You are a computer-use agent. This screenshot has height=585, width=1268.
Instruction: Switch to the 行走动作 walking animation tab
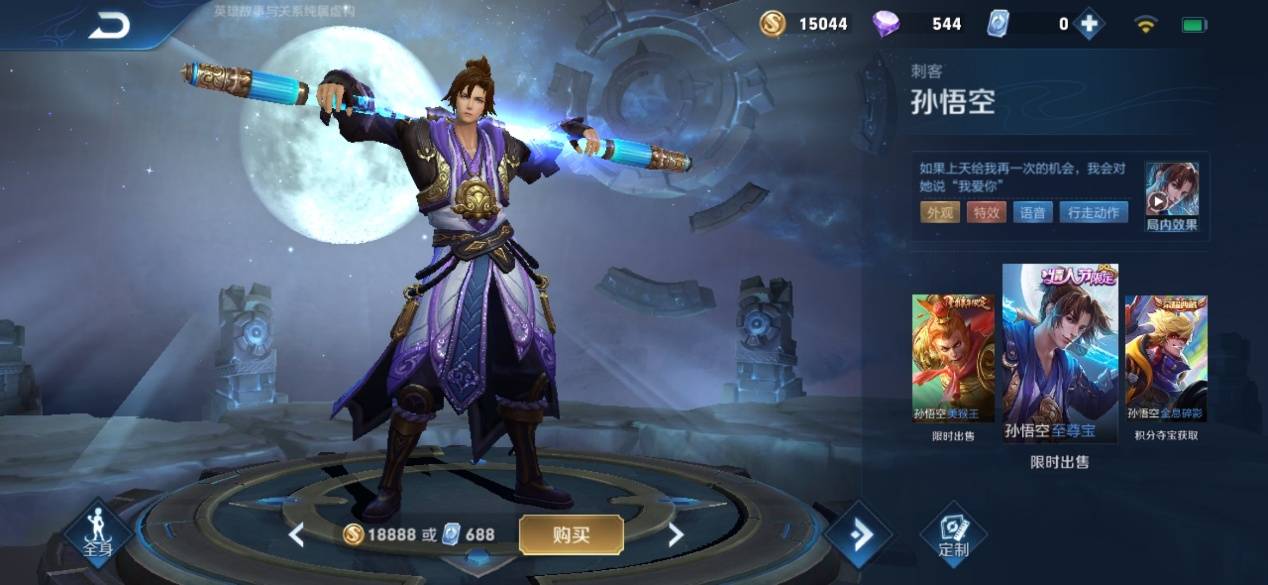click(x=1095, y=212)
